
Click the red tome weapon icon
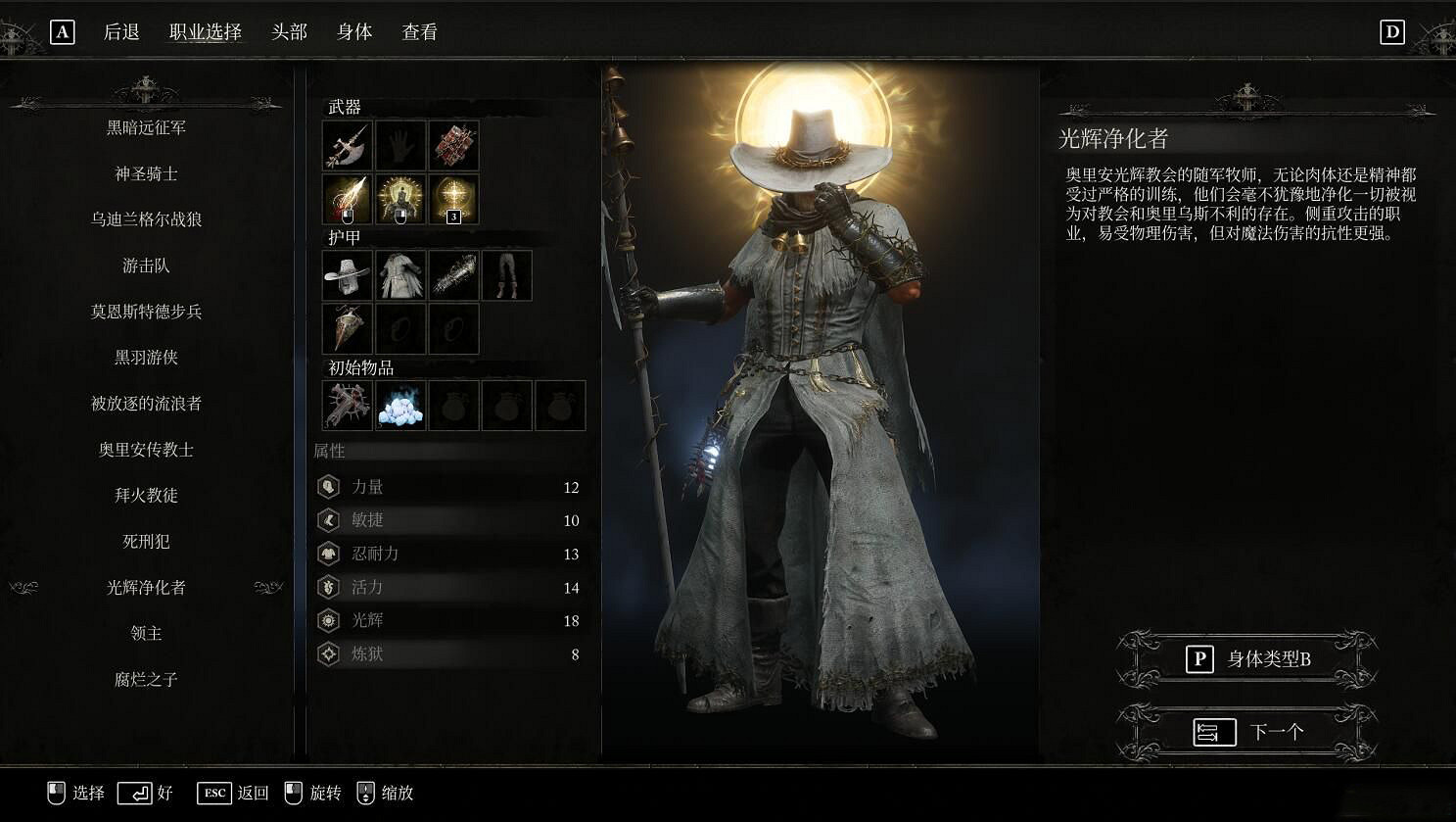pos(452,145)
